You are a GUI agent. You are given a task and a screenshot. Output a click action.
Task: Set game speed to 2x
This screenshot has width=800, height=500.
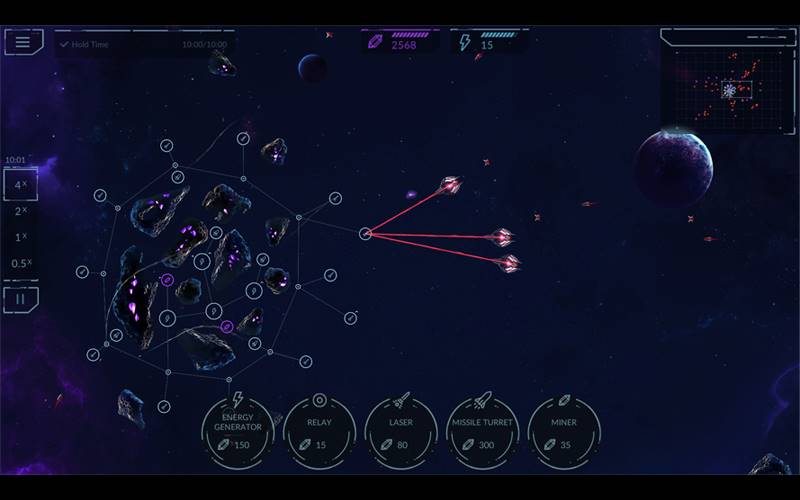pos(21,211)
